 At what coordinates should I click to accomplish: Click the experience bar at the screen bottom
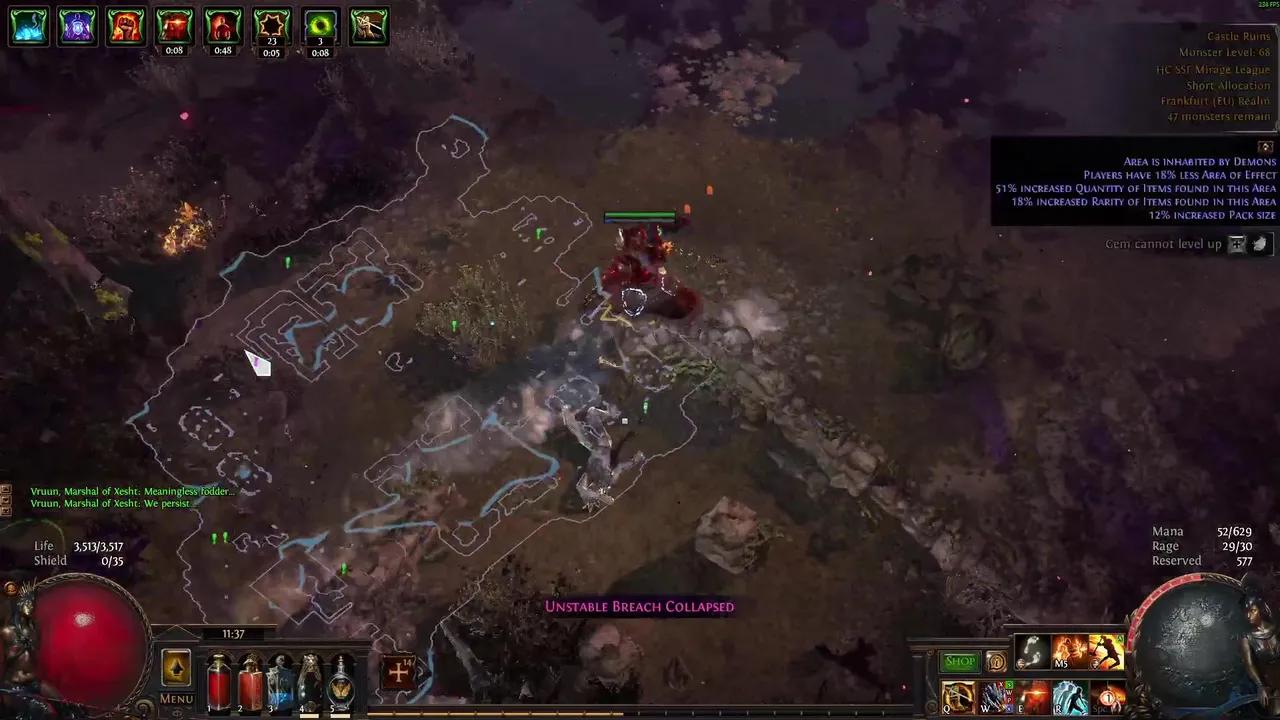click(x=640, y=713)
